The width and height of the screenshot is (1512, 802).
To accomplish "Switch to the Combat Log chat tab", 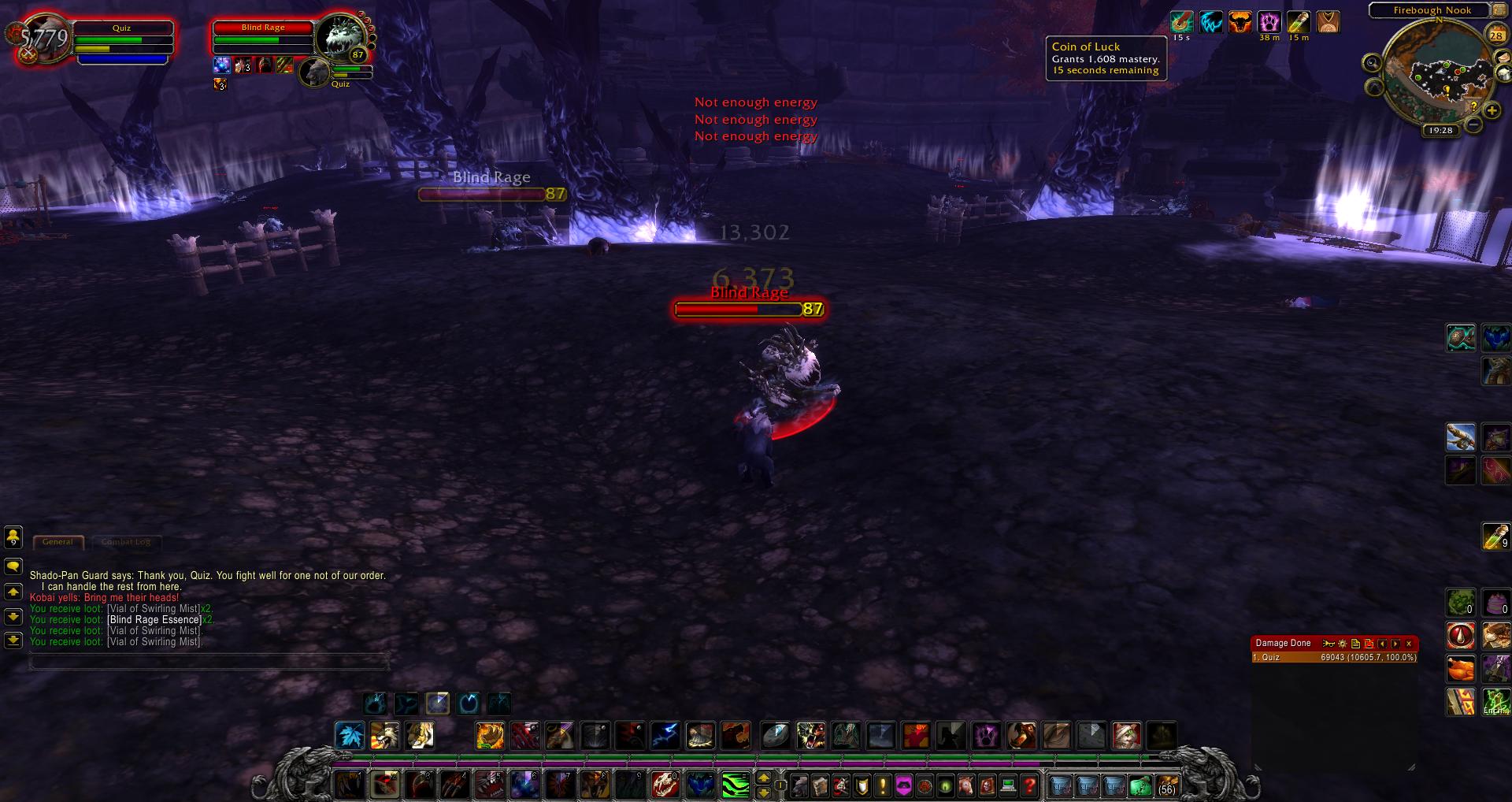I will pos(126,542).
